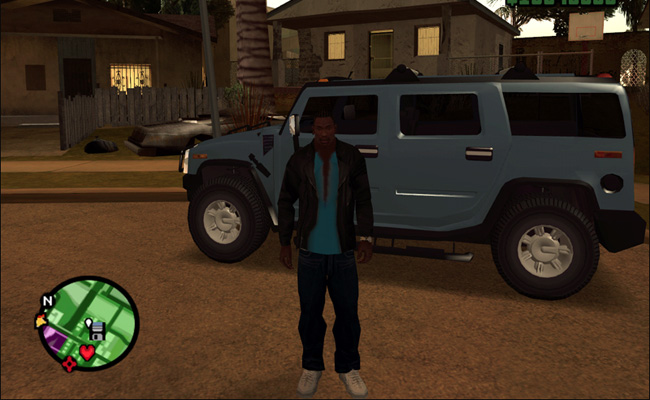Select the North compass marker on the radar
Screen dimensions: 650x400
pos(47,300)
